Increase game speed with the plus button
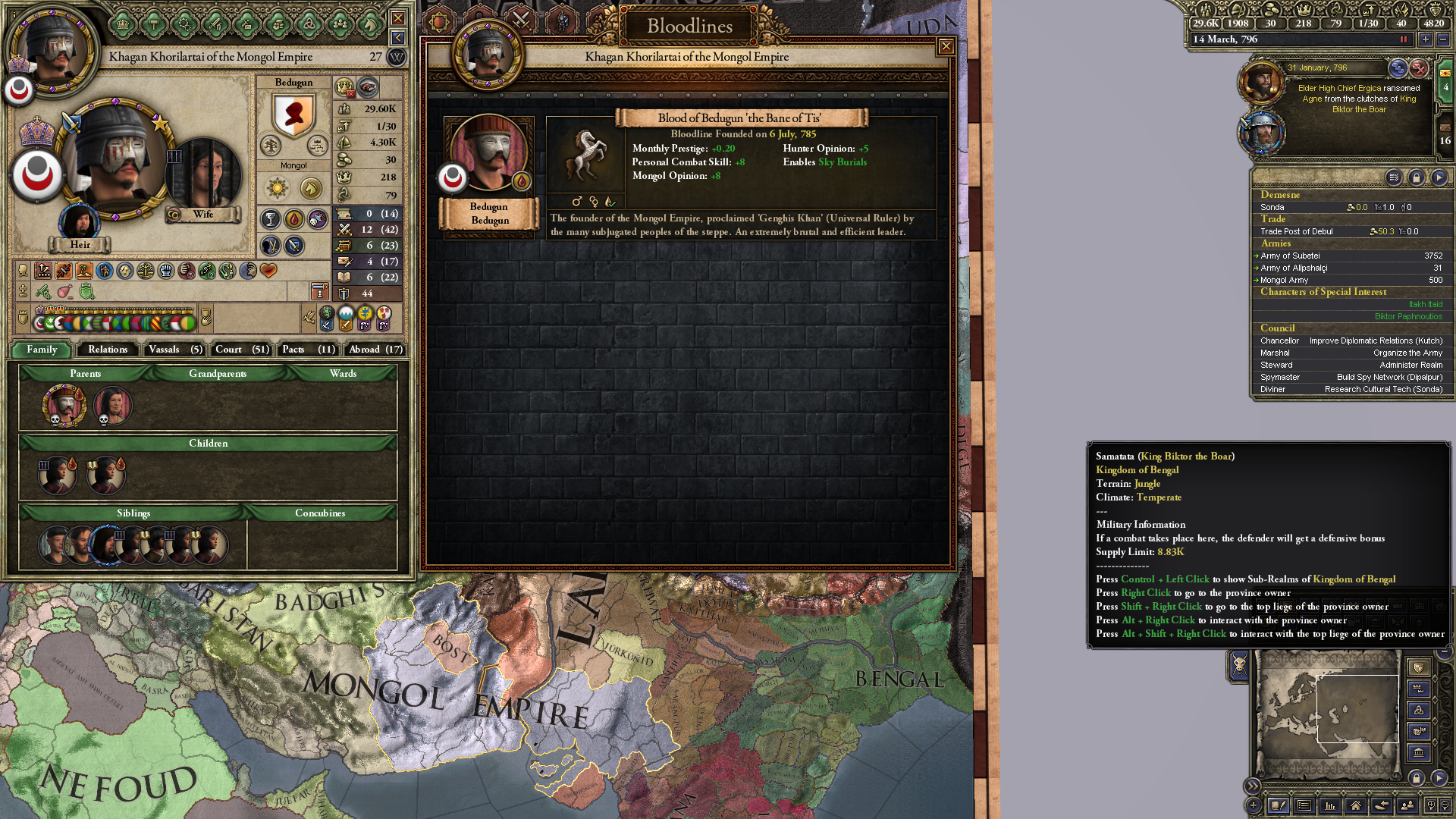 coord(1426,39)
